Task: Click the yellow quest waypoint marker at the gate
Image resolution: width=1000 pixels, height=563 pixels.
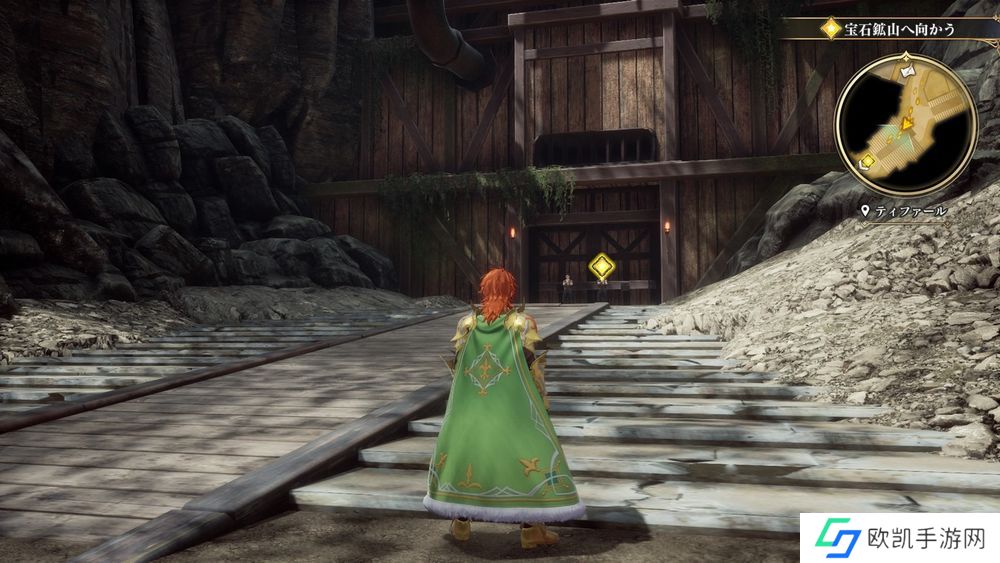Action: (x=601, y=266)
